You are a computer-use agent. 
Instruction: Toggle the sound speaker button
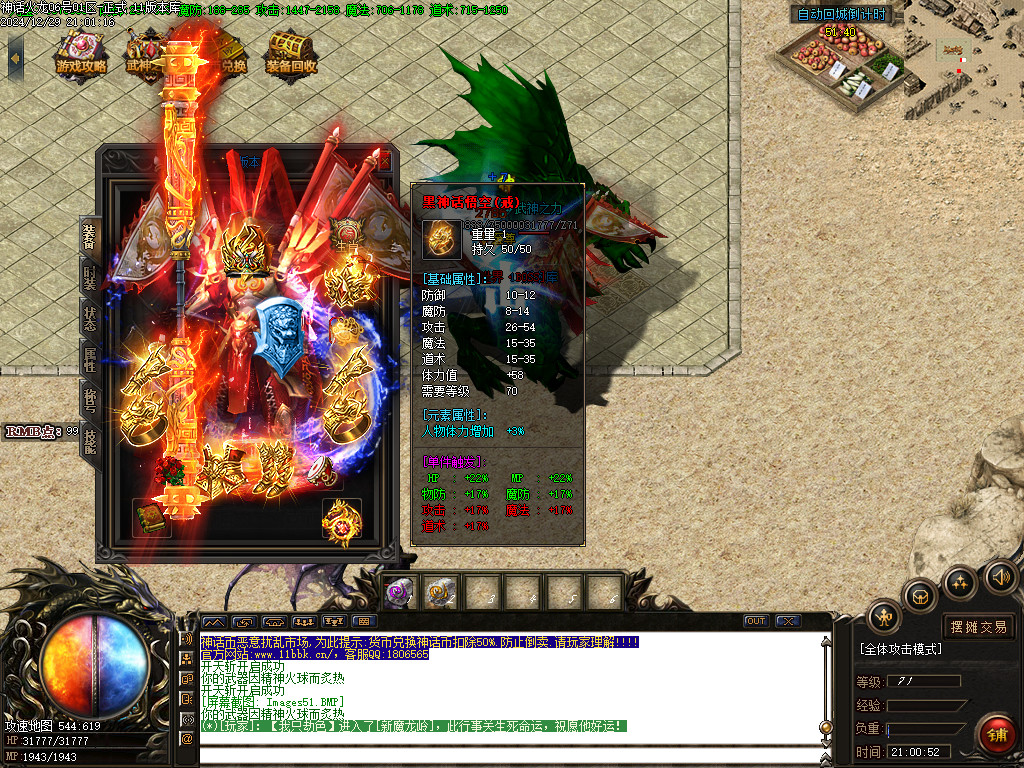click(1000, 576)
